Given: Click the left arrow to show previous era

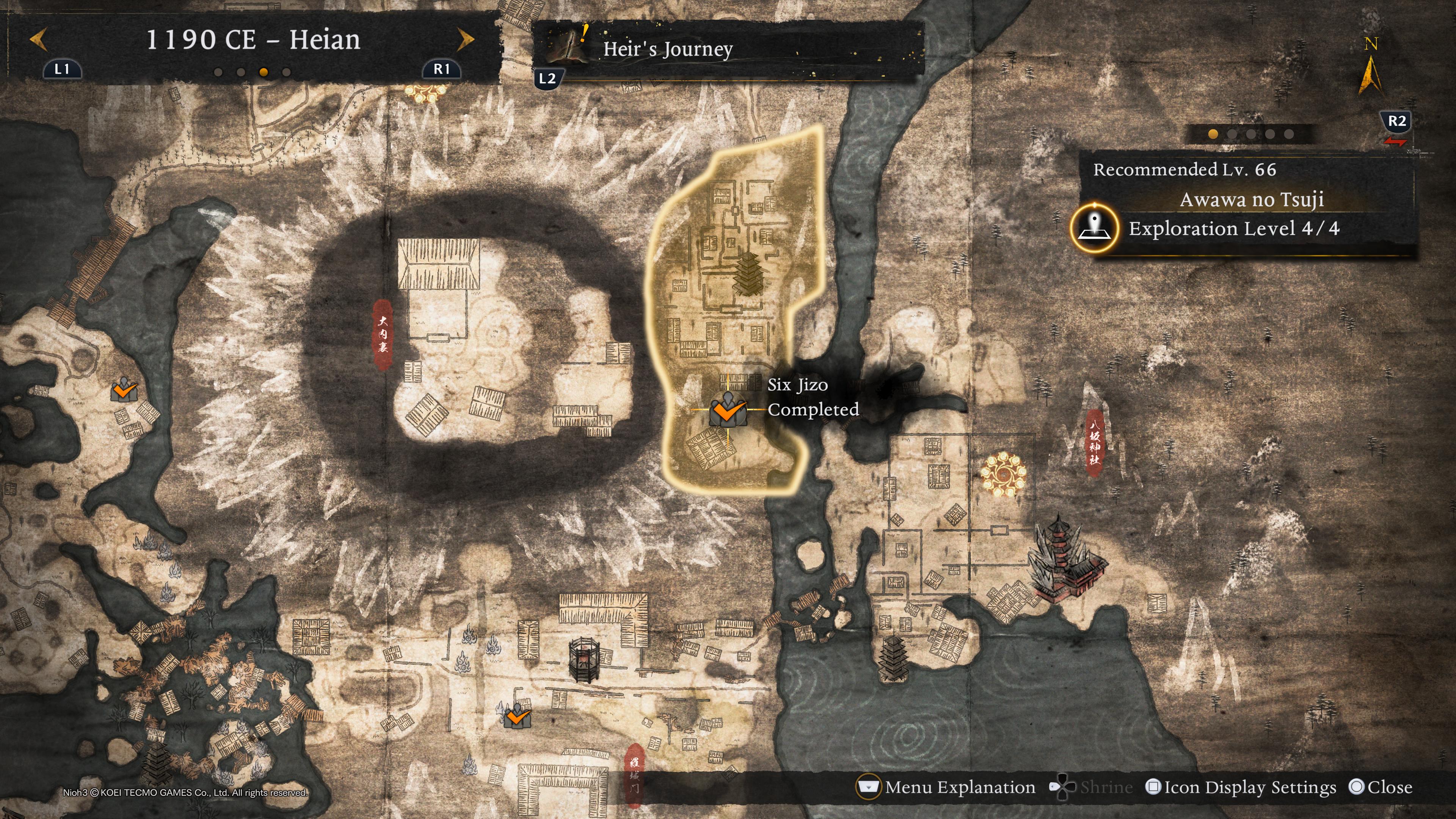Looking at the screenshot, I should (38, 39).
